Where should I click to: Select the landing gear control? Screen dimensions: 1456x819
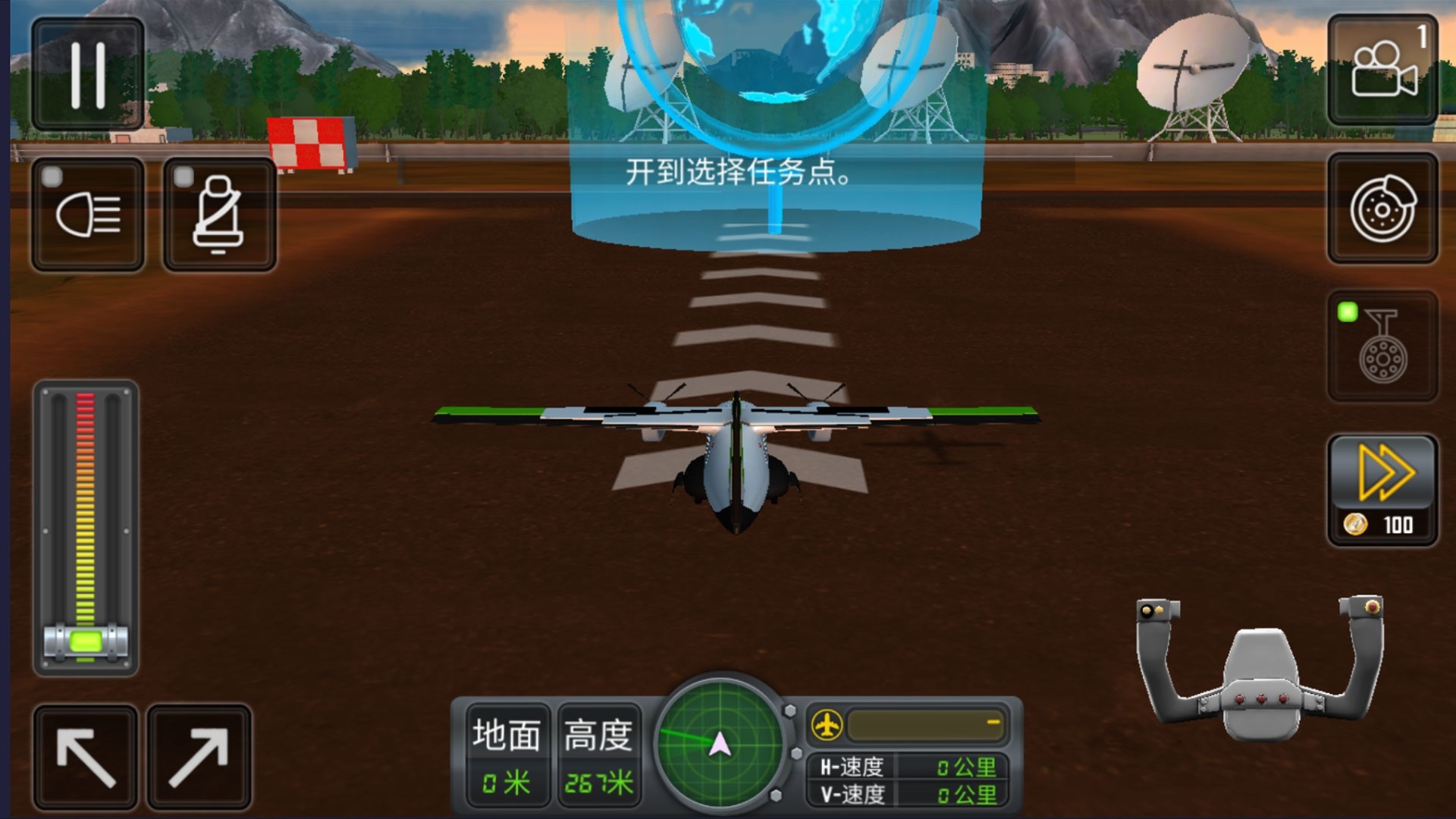[x=1382, y=349]
